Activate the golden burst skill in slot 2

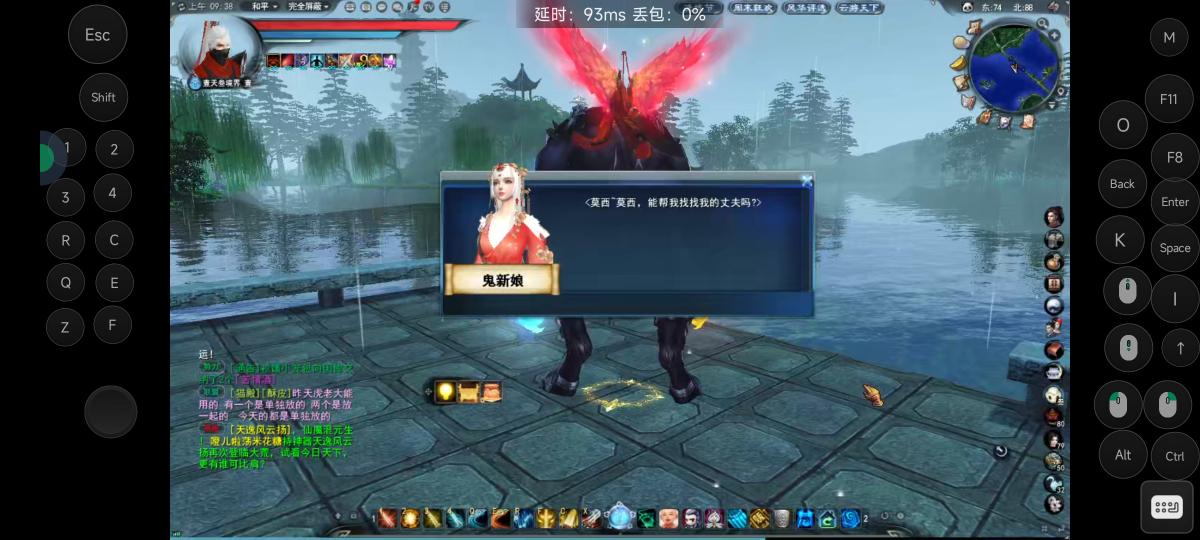click(x=410, y=518)
